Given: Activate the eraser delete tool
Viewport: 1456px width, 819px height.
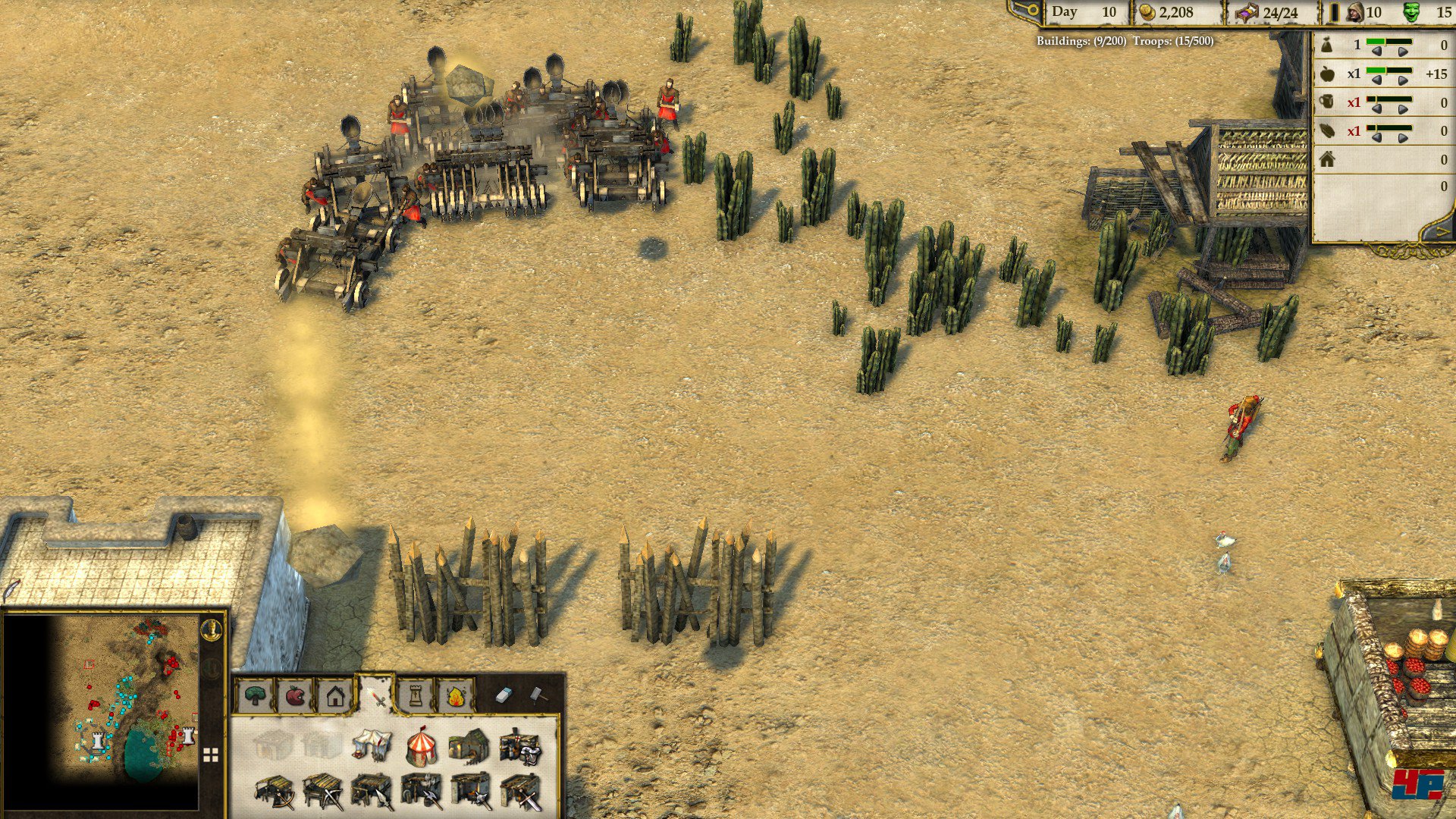Looking at the screenshot, I should 504,695.
